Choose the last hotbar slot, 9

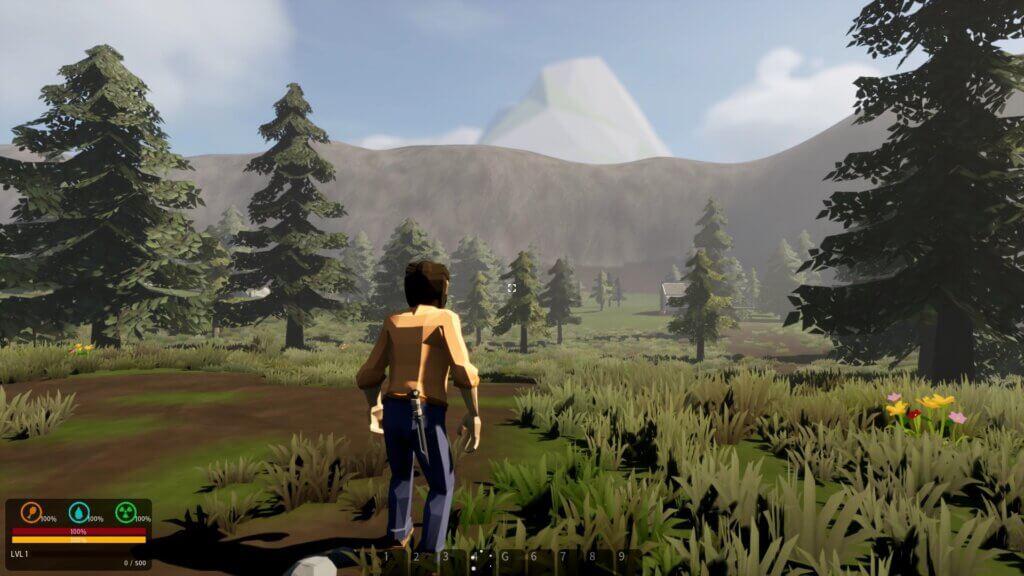[x=621, y=558]
